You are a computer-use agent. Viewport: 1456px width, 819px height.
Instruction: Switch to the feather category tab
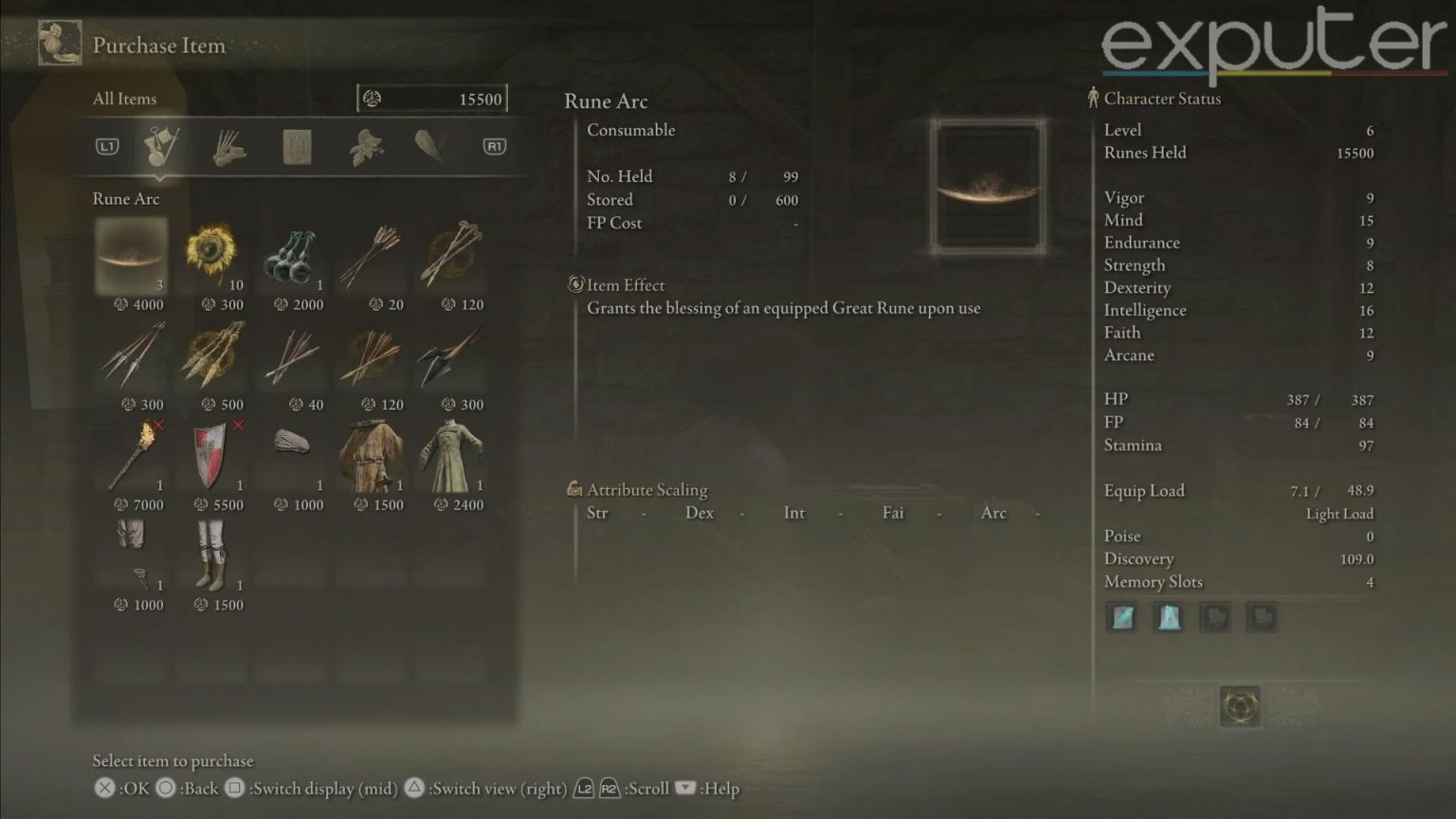click(x=430, y=146)
